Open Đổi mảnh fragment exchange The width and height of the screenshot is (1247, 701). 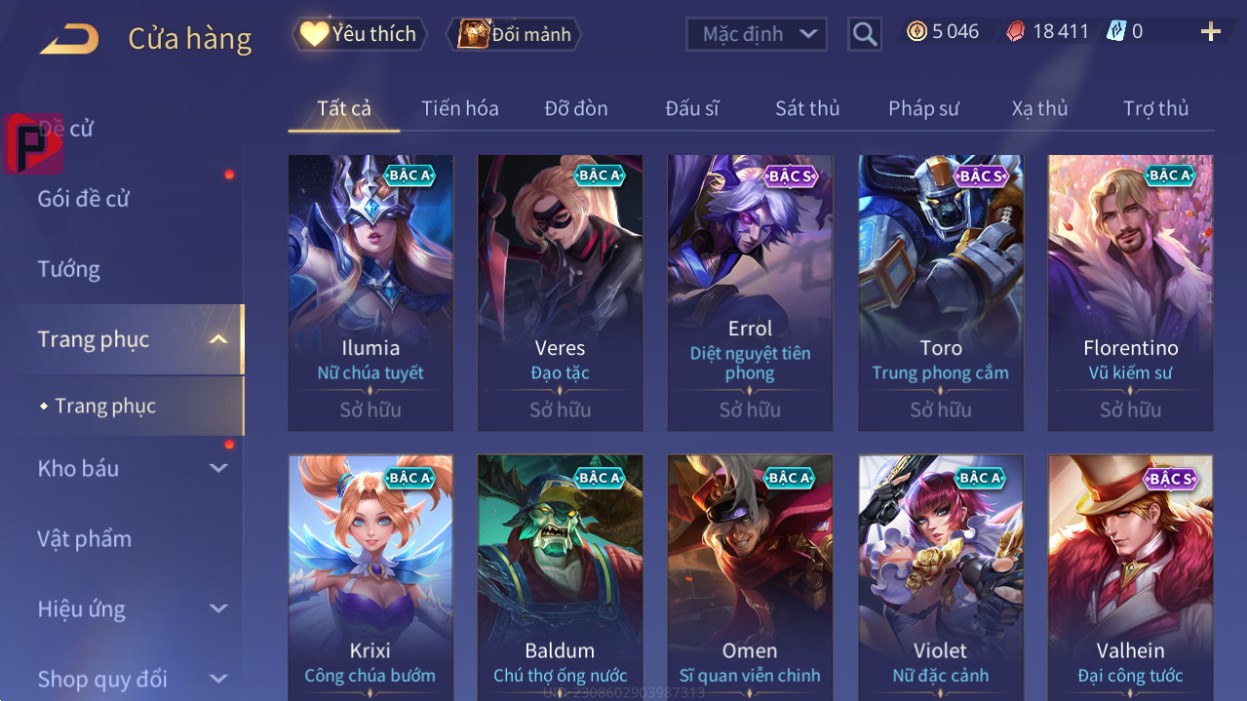click(515, 34)
